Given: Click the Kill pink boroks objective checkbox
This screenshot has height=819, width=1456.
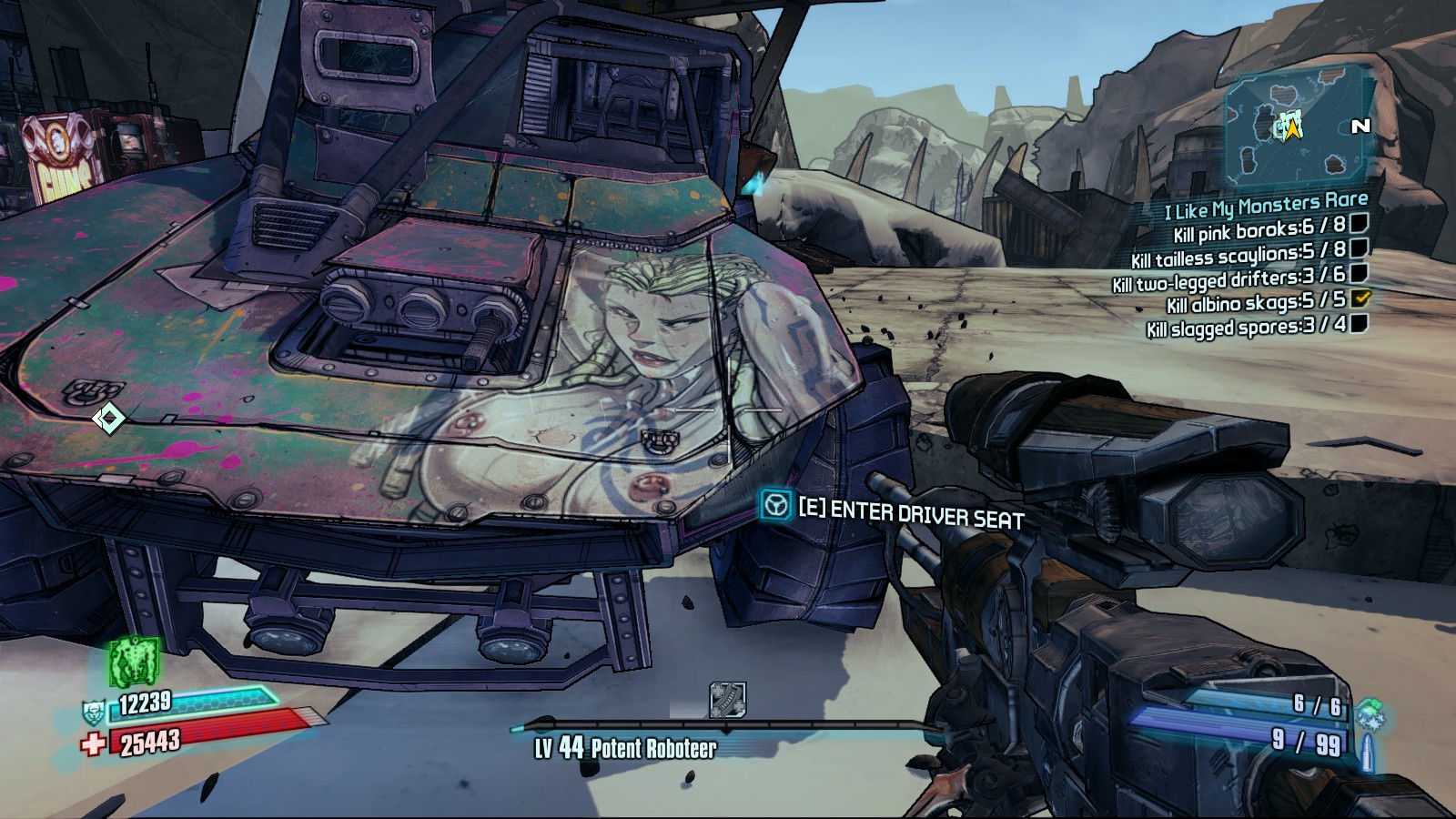Looking at the screenshot, I should (x=1360, y=223).
